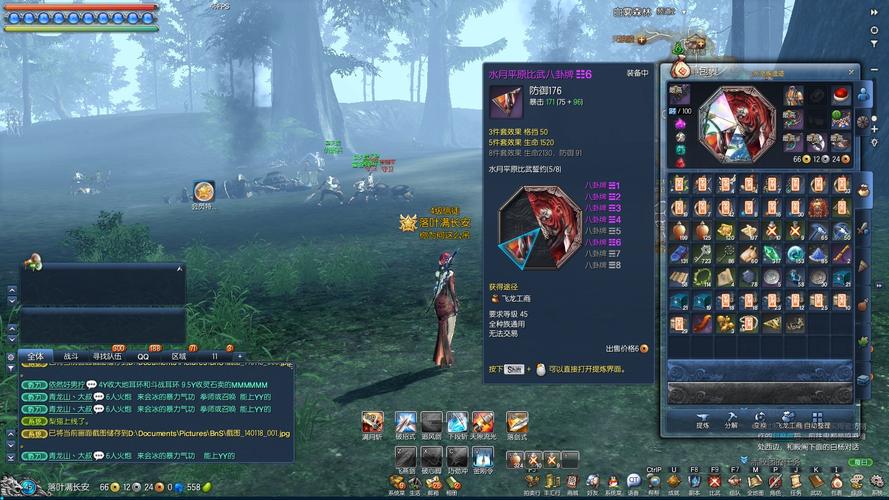Viewport: 889px width, 500px height.
Task: Click the 分解 button in the bag
Action: pyautogui.click(x=731, y=418)
